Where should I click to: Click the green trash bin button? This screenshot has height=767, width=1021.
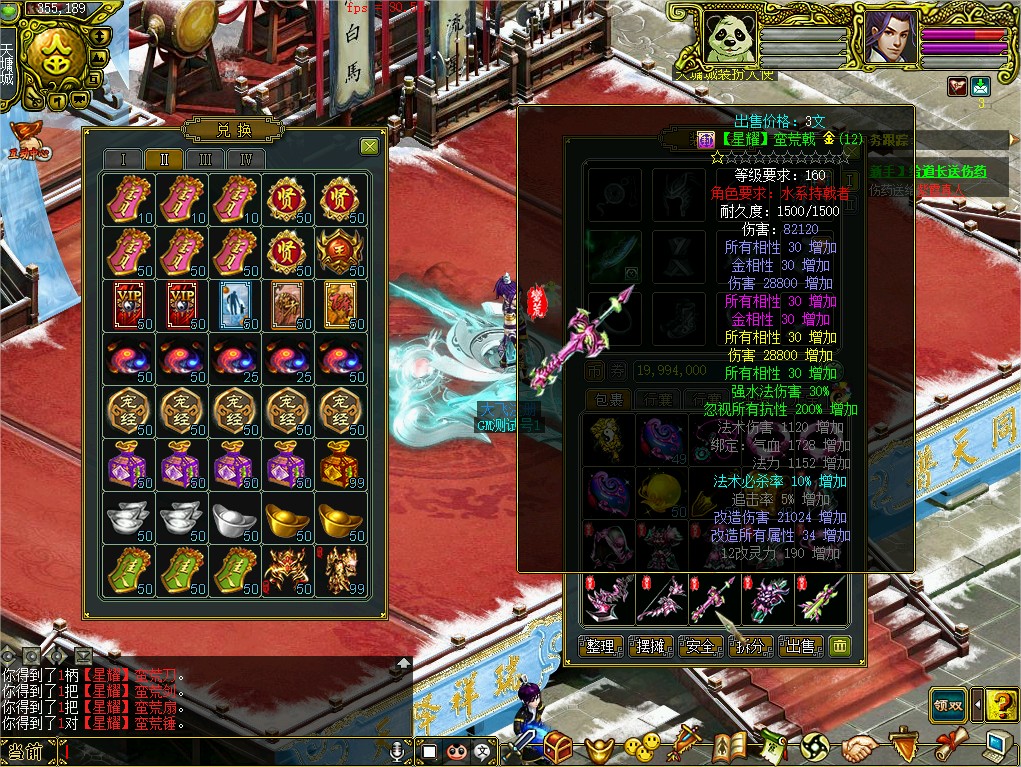click(x=840, y=646)
